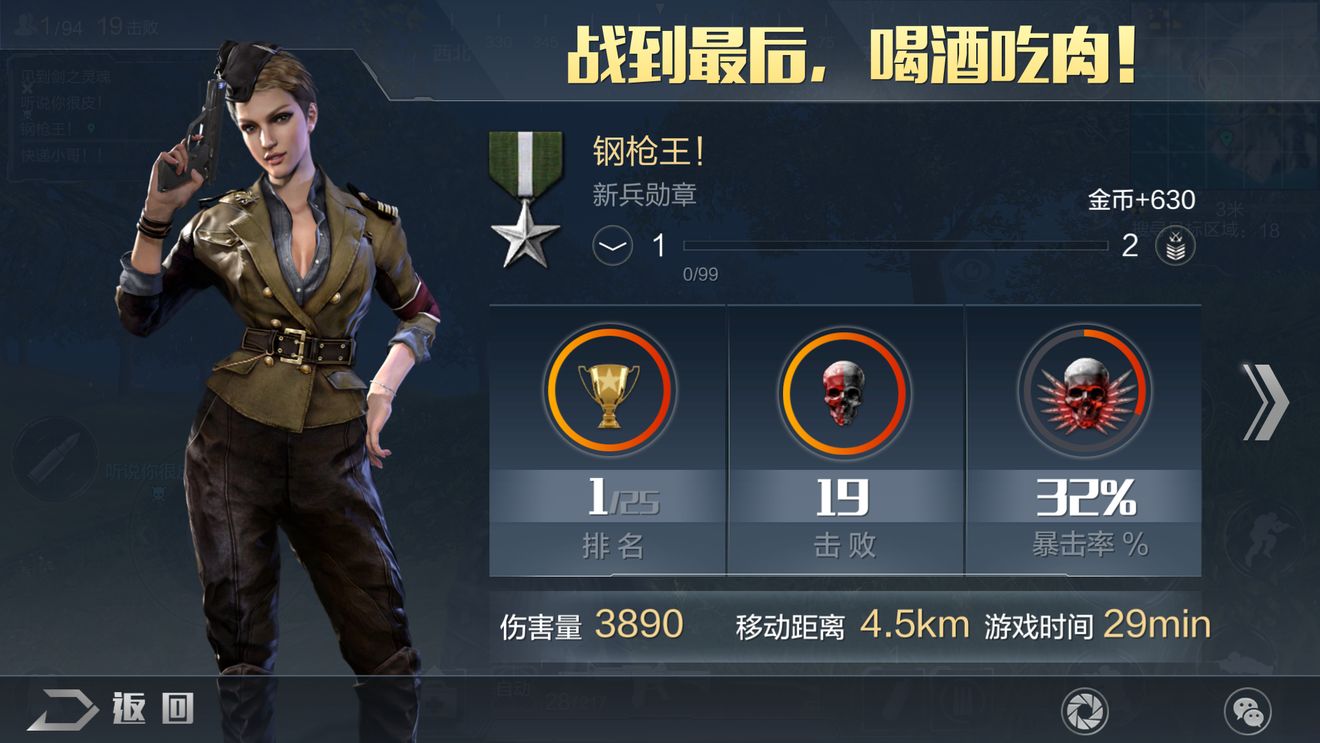Image resolution: width=1320 pixels, height=743 pixels.
Task: Click the rank chevron insignia beside level 2
Action: (1177, 247)
